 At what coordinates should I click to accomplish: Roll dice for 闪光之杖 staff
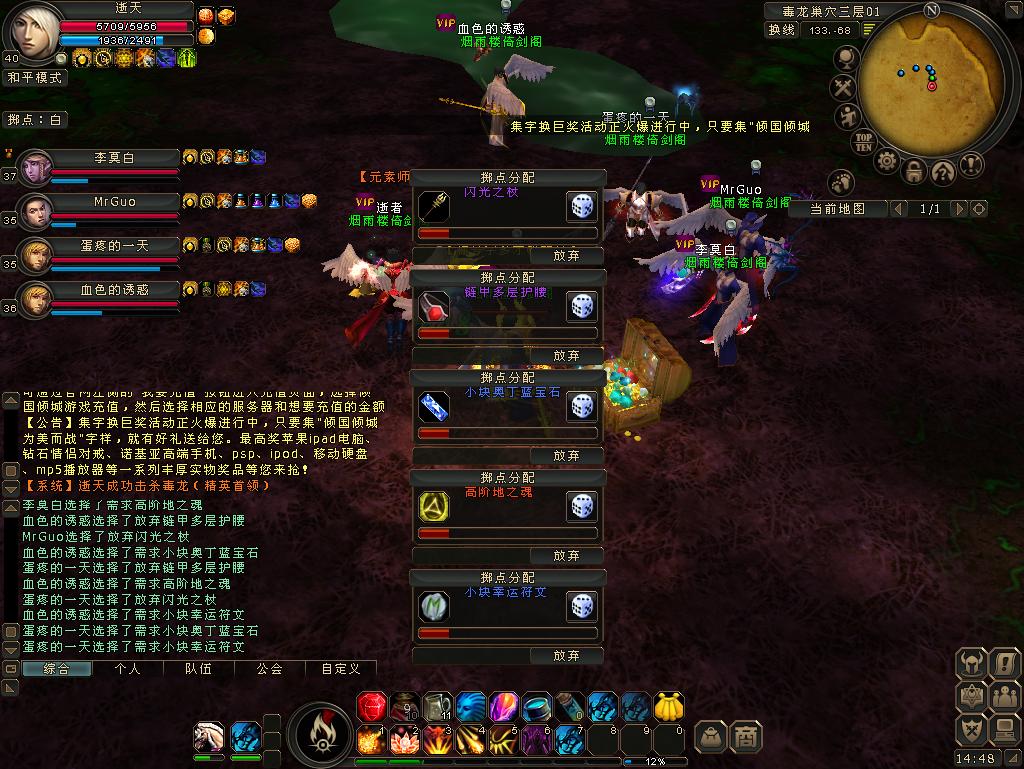coord(582,207)
